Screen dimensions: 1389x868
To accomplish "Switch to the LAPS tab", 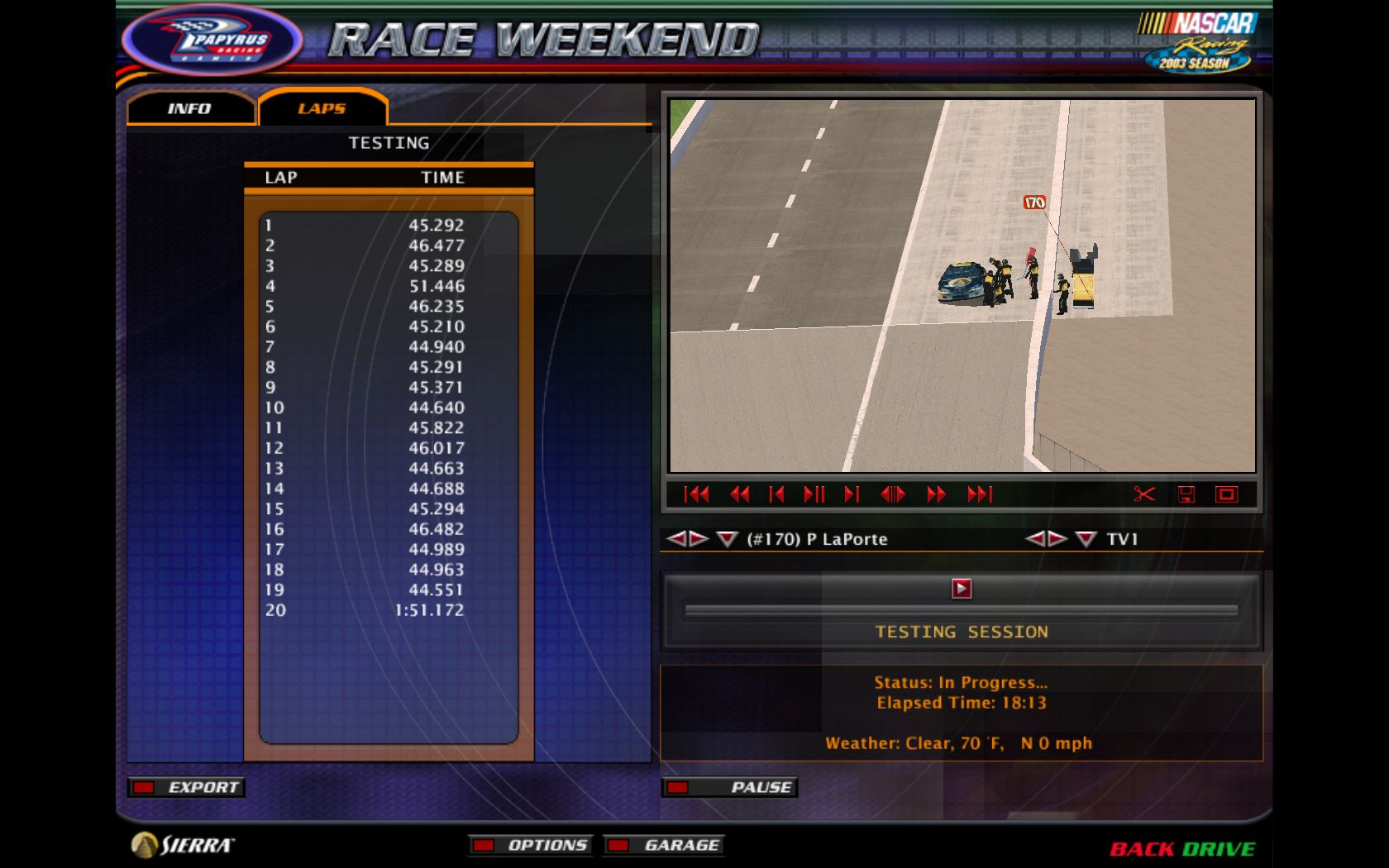I will pyautogui.click(x=322, y=108).
